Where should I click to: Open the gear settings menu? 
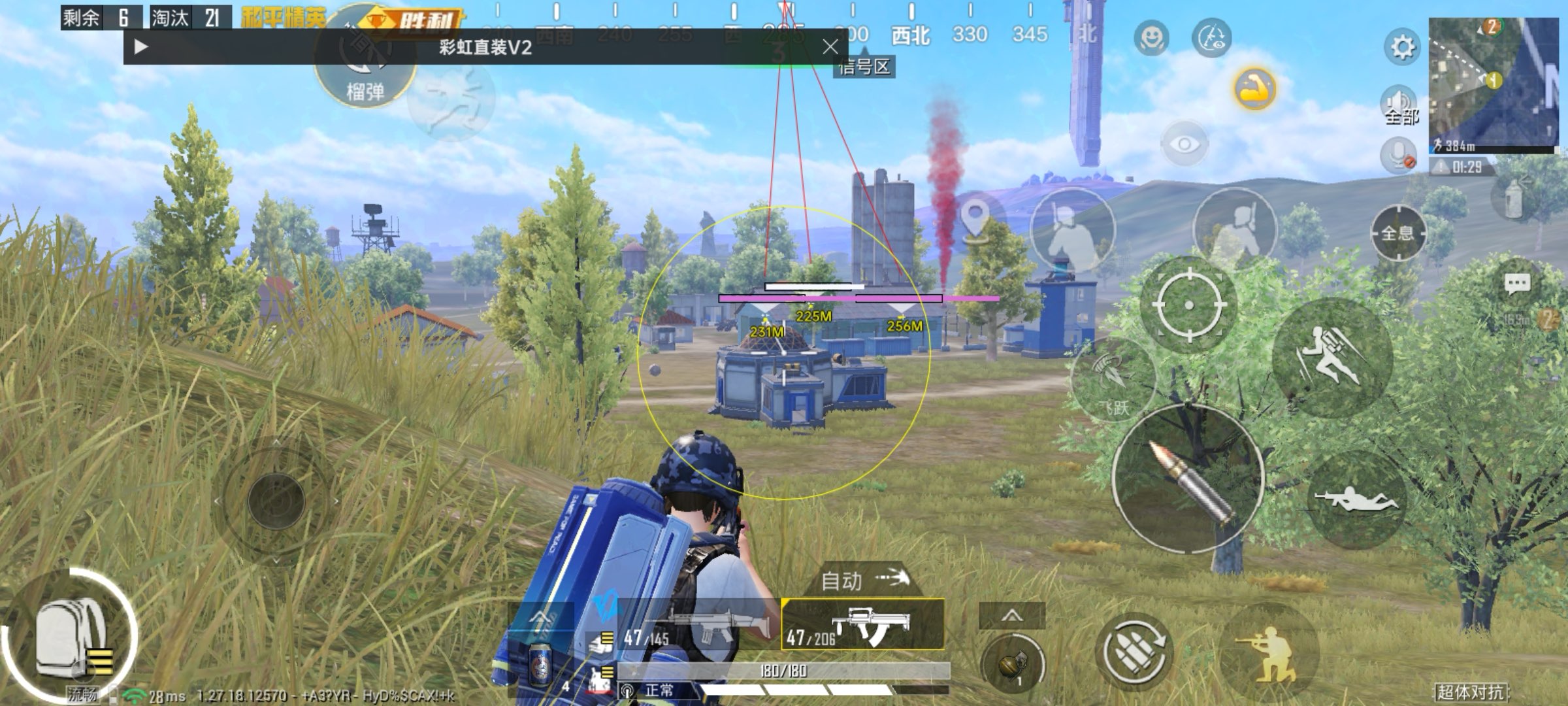[1402, 47]
